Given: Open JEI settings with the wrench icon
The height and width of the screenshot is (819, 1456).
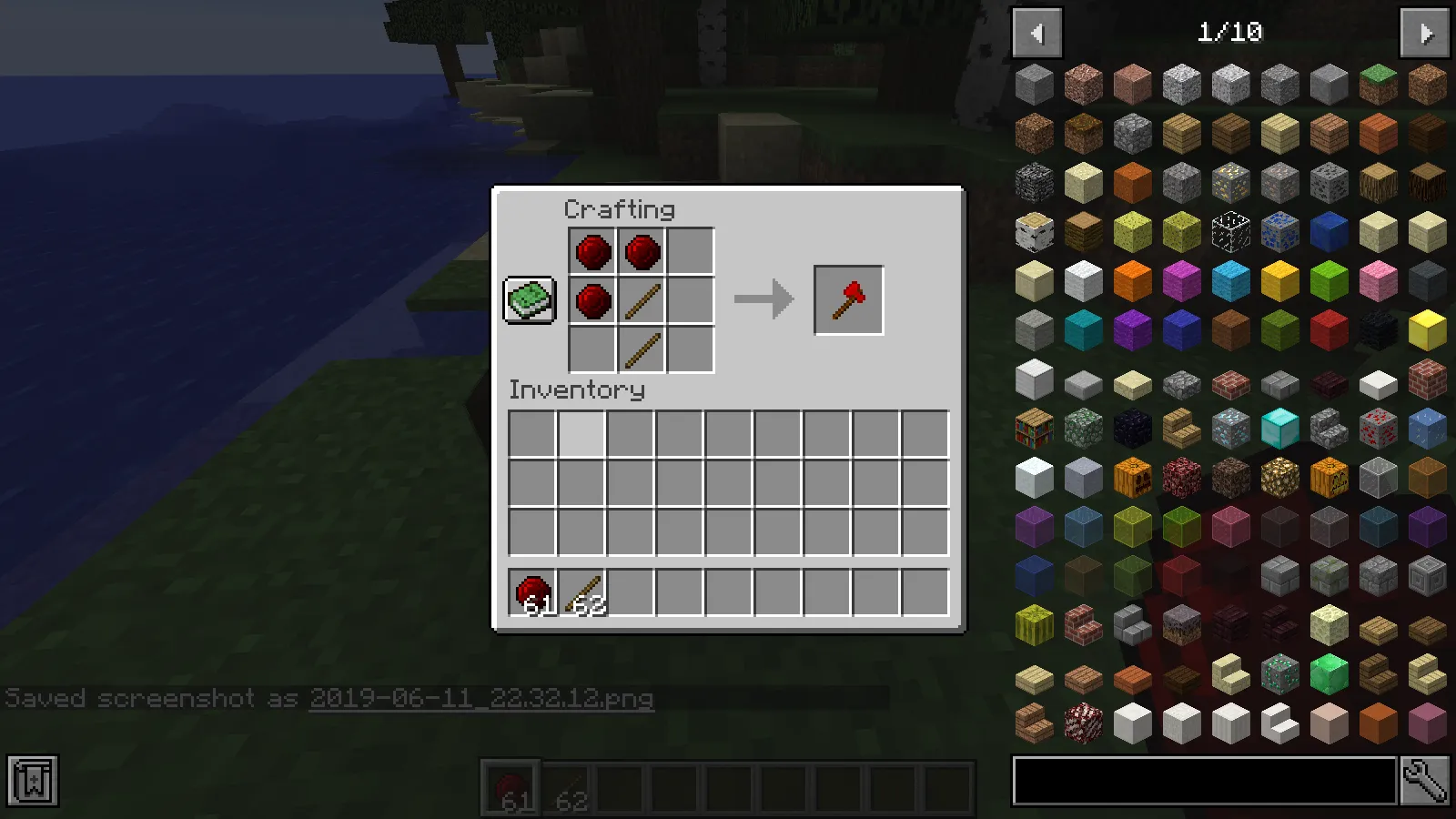Looking at the screenshot, I should click(1427, 780).
